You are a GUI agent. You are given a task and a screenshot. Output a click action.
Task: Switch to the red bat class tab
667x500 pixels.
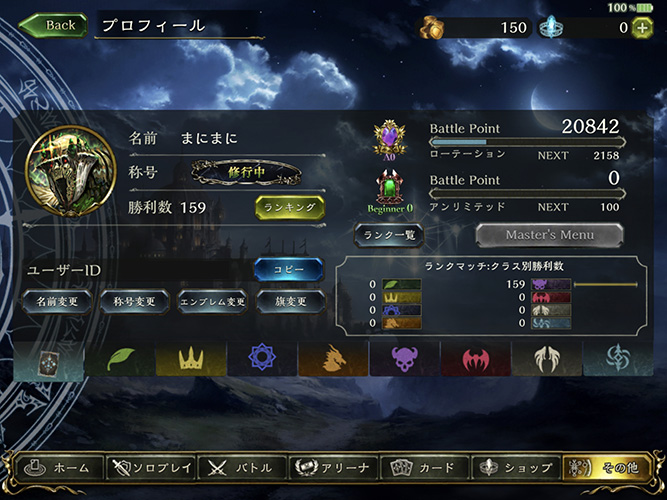476,358
